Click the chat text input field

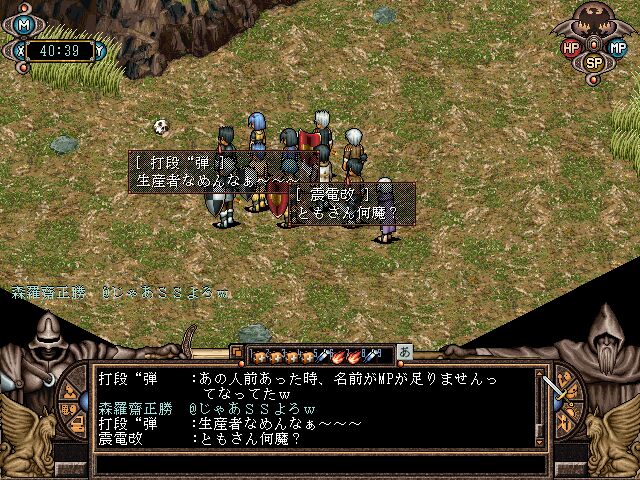[x=320, y=464]
